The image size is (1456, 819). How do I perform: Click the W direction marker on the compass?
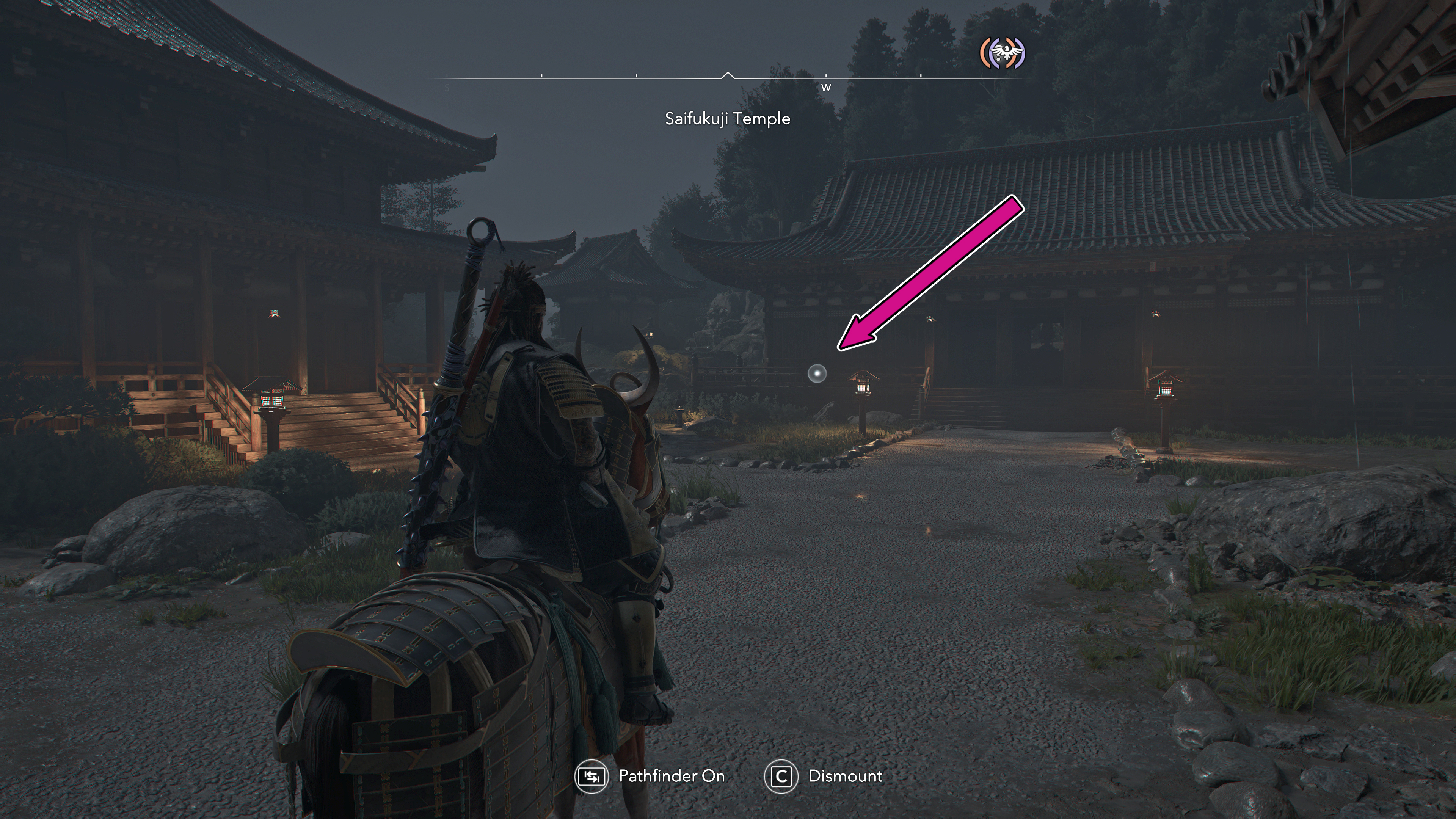[x=826, y=88]
